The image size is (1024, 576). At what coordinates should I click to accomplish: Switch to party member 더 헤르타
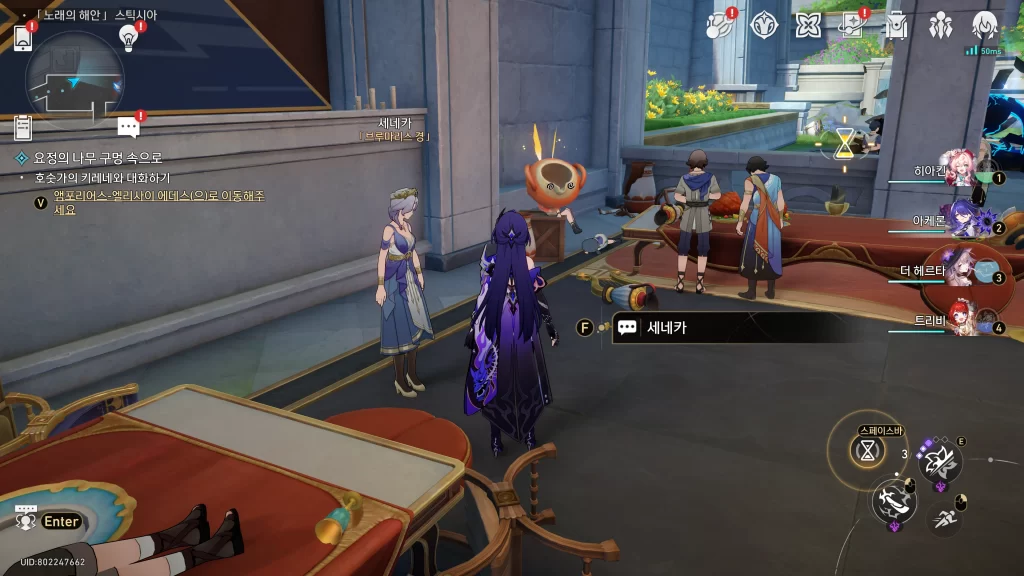(962, 269)
